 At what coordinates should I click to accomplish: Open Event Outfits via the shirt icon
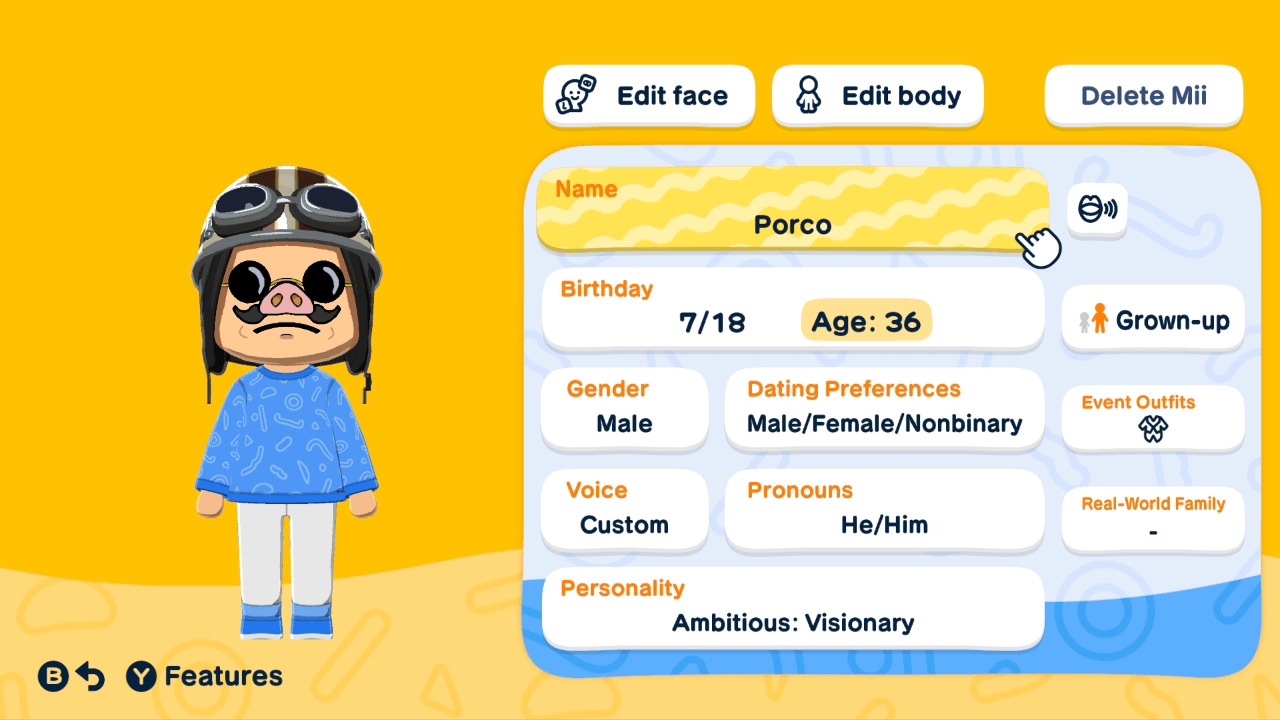coord(1152,431)
